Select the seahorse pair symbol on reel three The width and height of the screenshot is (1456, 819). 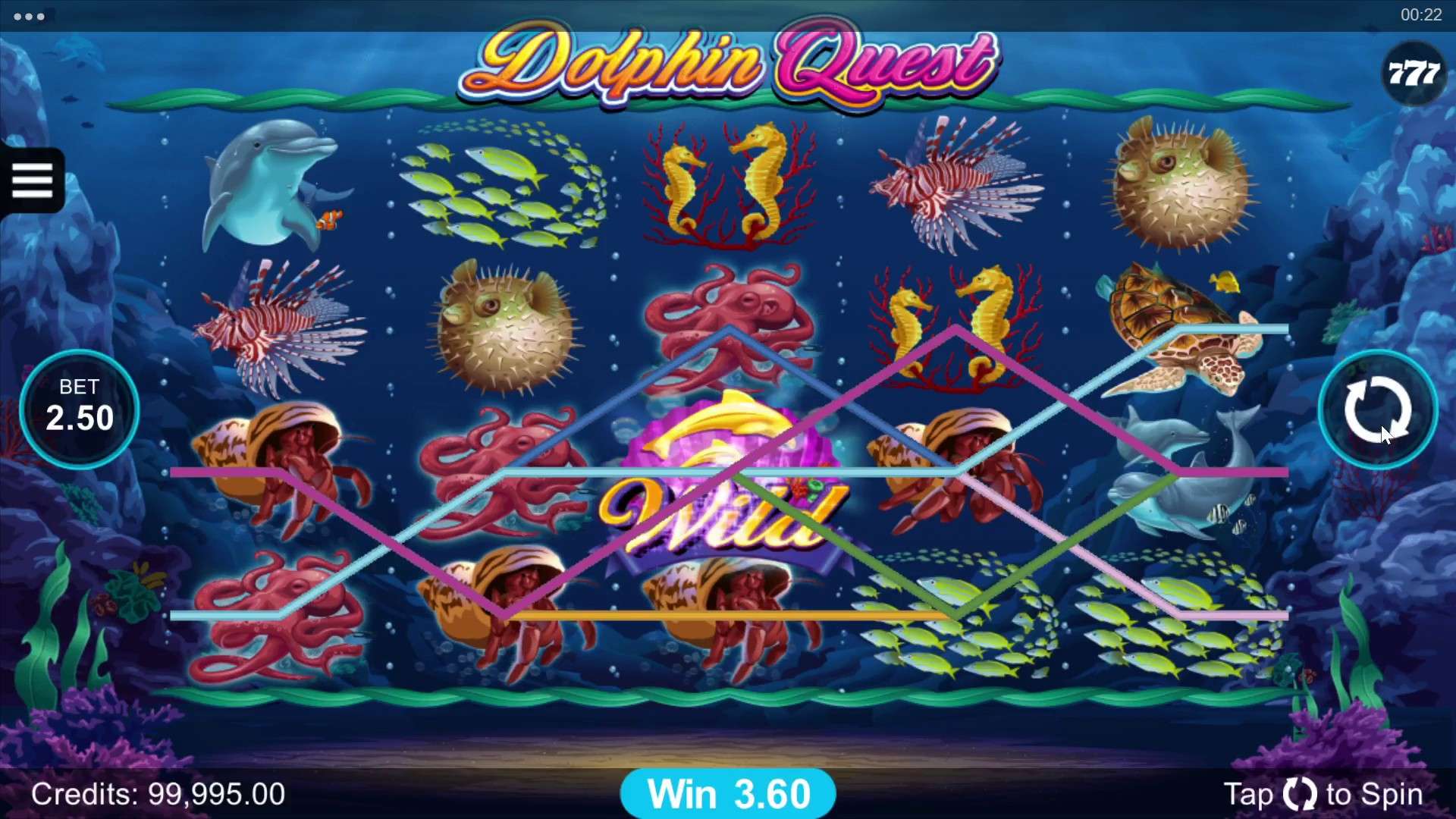point(728,186)
